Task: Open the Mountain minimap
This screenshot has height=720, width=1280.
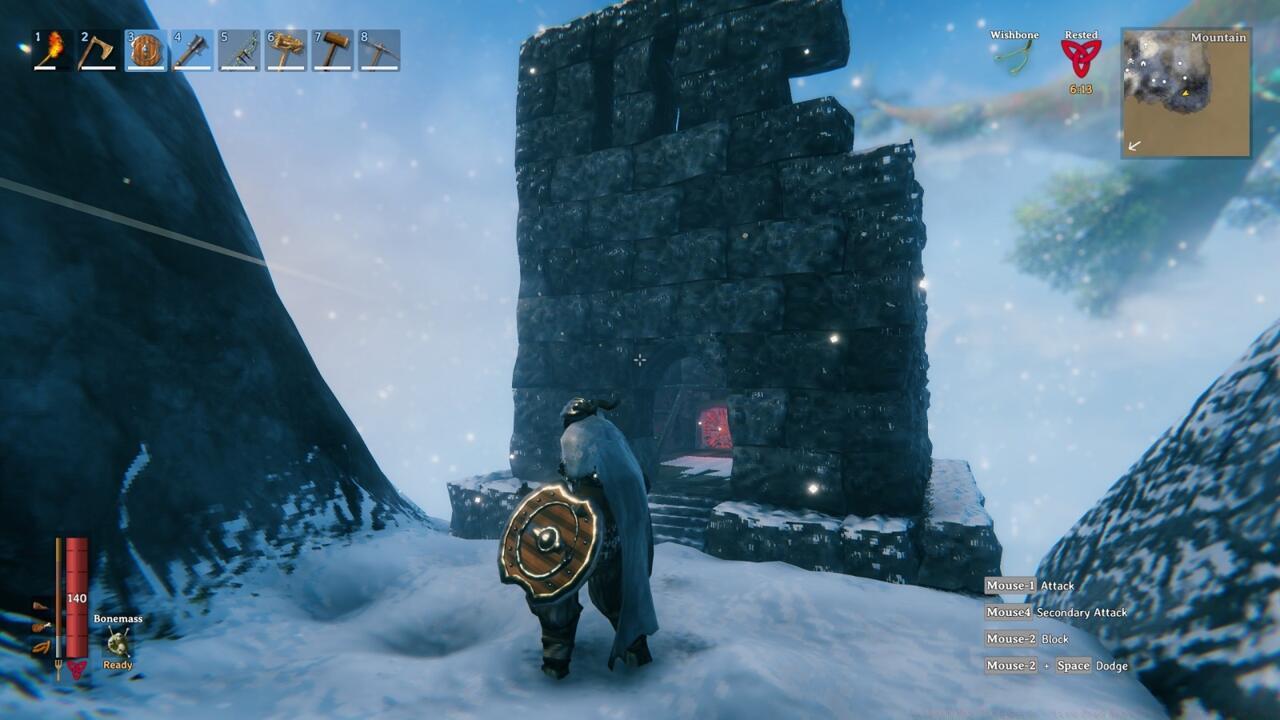Action: pos(1186,92)
